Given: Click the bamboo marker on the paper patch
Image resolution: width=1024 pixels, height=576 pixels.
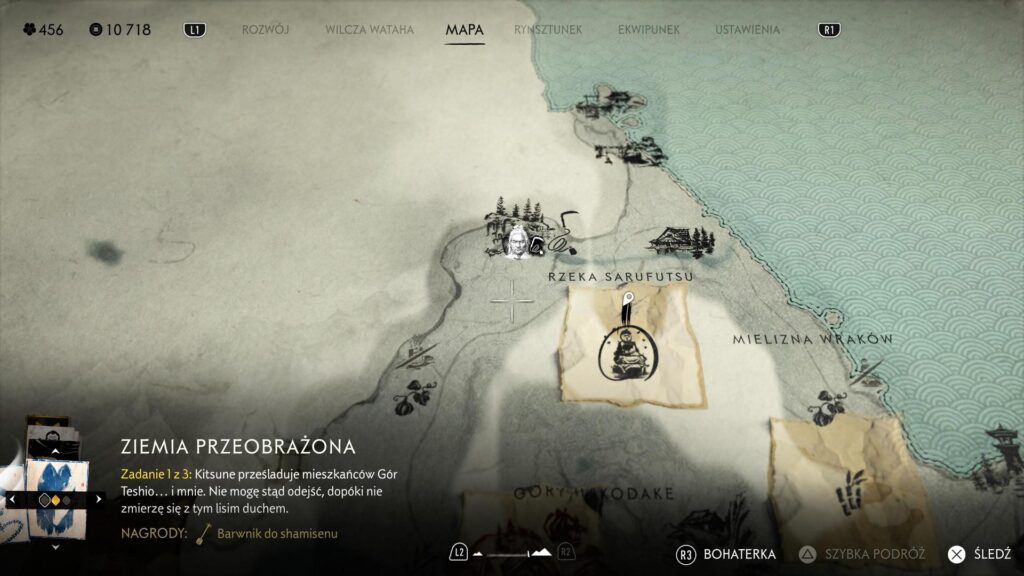Looking at the screenshot, I should click(852, 489).
